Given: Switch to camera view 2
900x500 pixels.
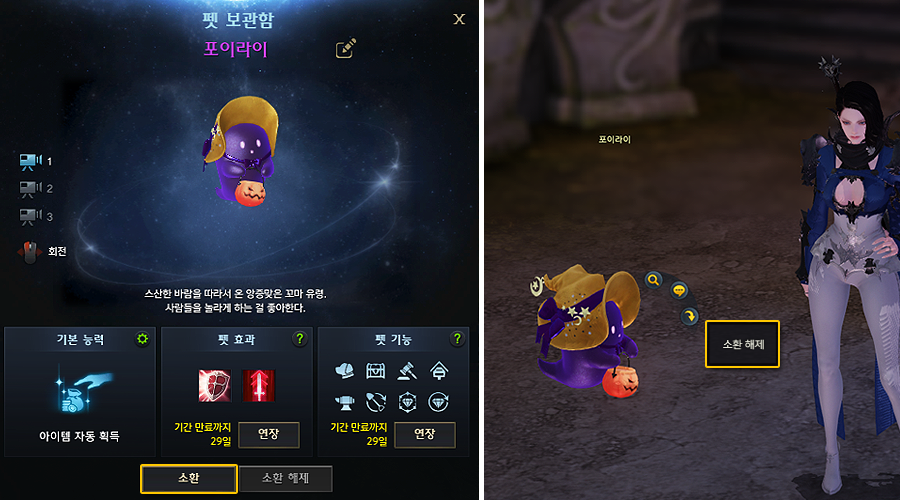Looking at the screenshot, I should pos(29,188).
